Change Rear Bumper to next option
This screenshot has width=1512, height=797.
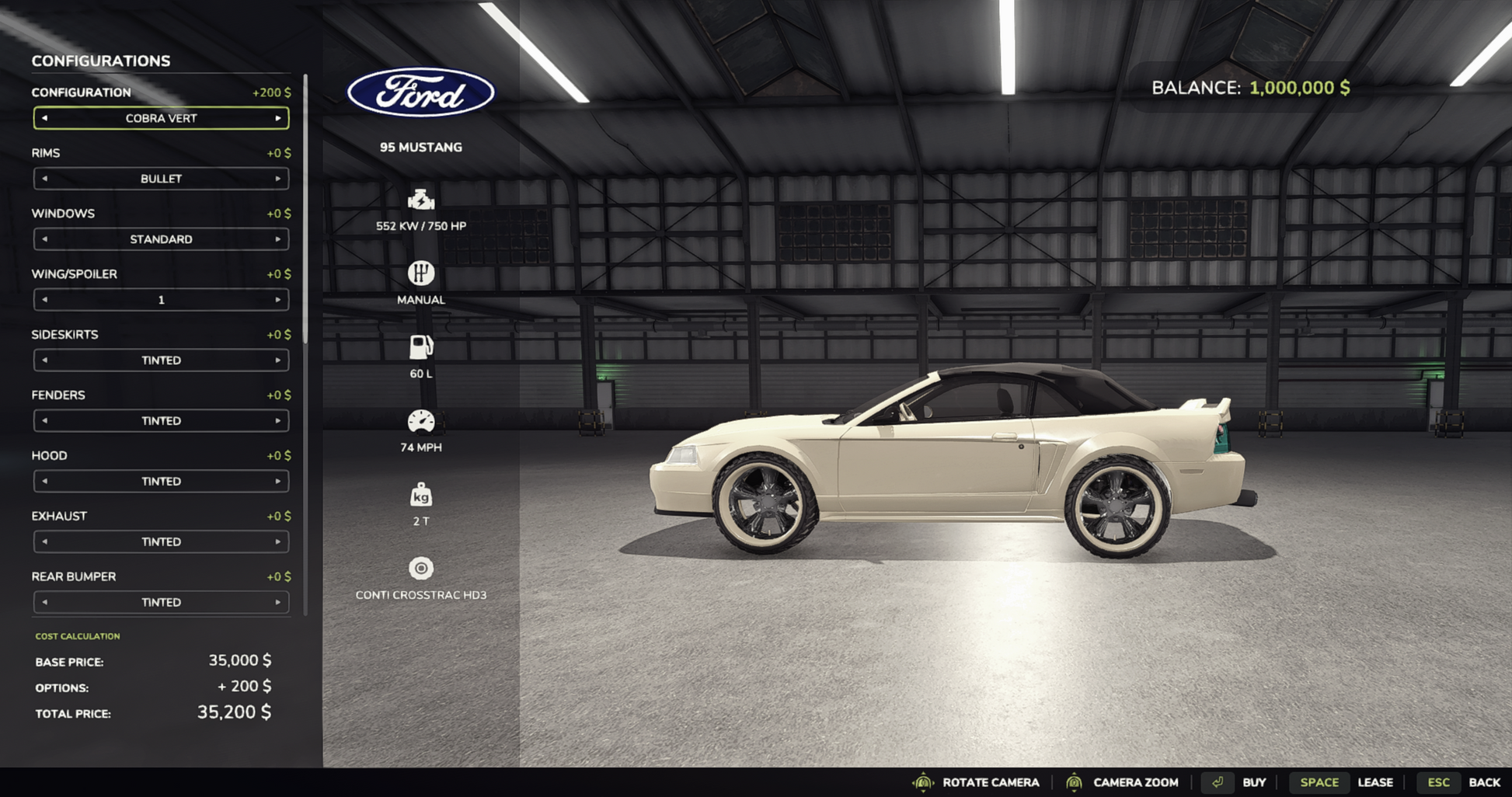click(x=277, y=603)
